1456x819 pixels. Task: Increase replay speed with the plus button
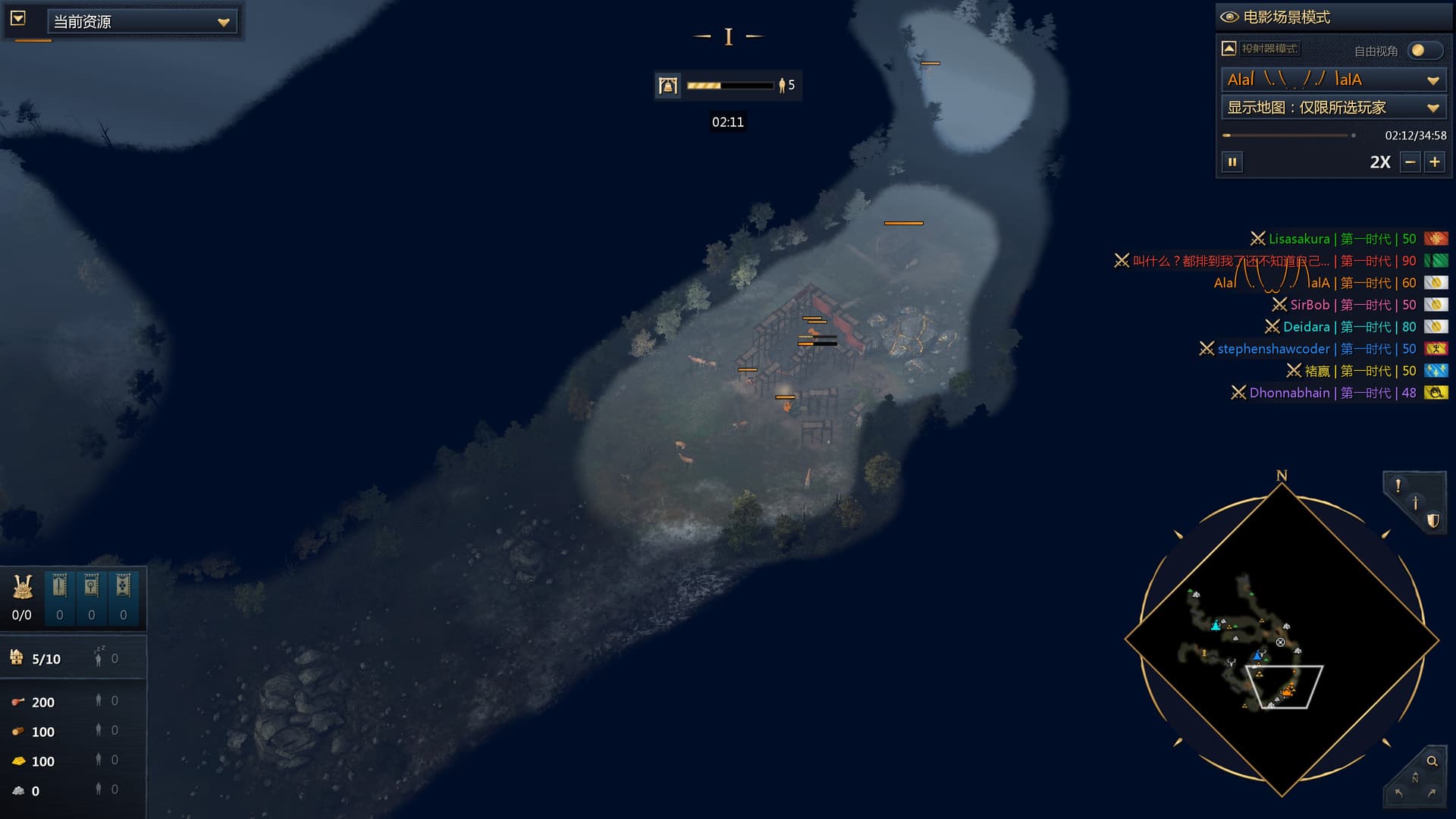click(1435, 162)
